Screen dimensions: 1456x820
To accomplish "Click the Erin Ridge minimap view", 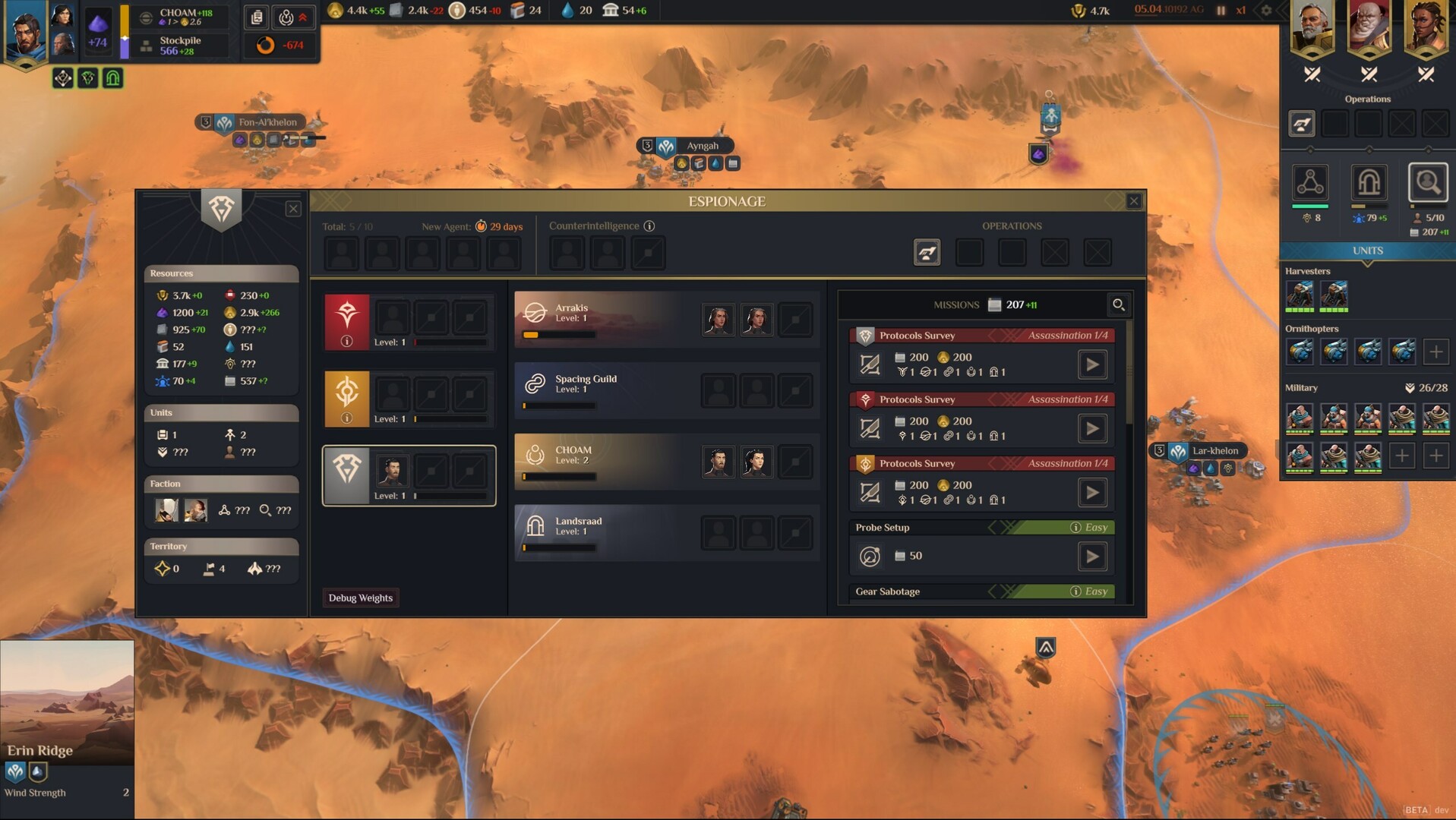I will [x=67, y=699].
